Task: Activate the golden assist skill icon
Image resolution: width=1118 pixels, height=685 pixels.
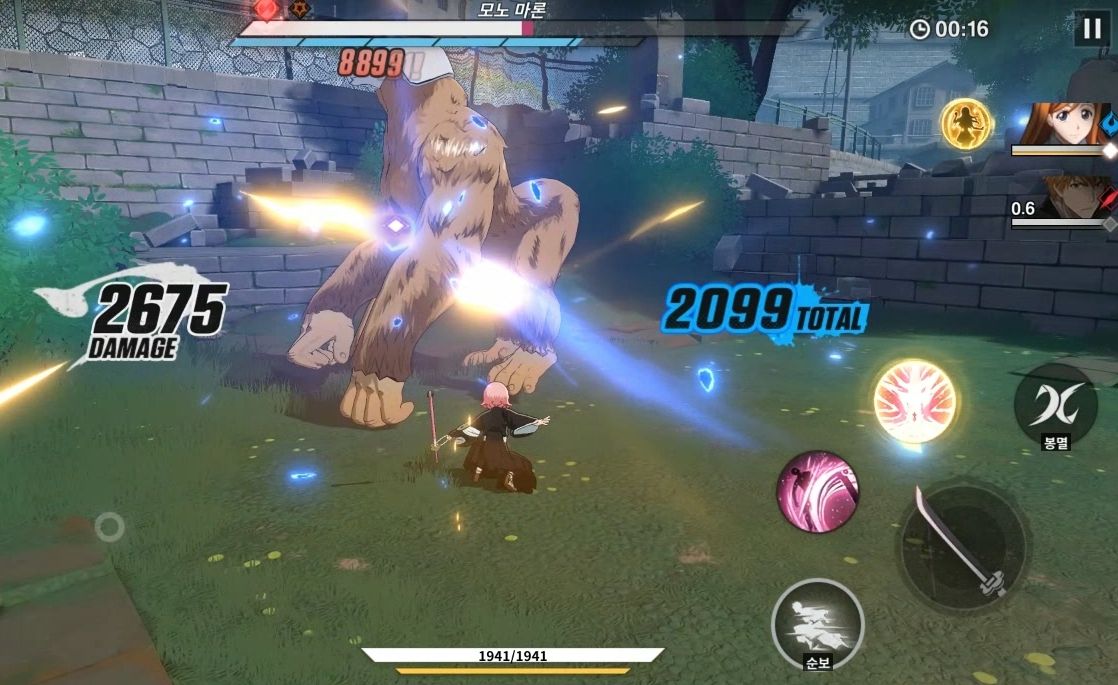Action: [x=967, y=124]
